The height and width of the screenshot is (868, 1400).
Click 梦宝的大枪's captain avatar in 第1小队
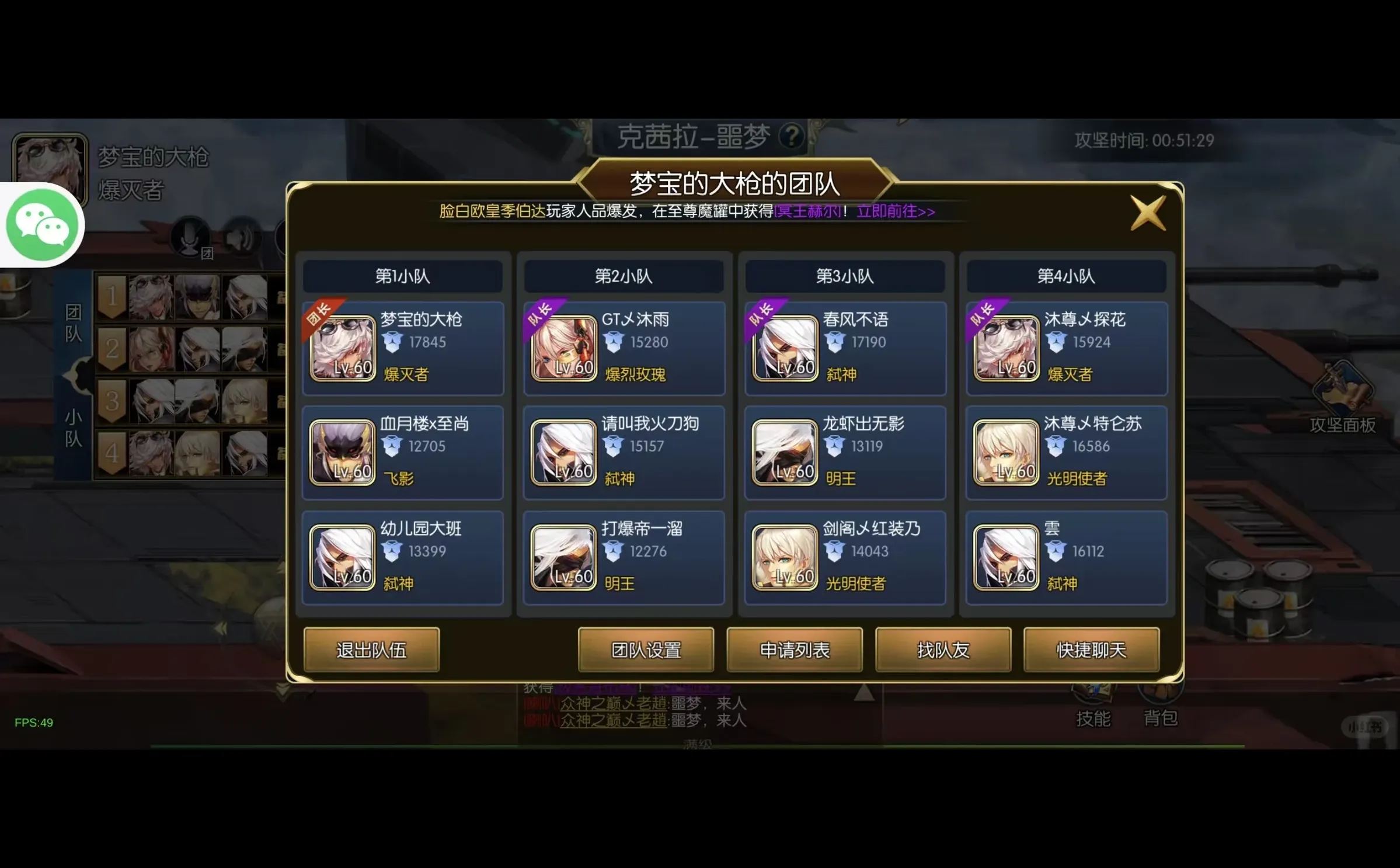[x=343, y=349]
